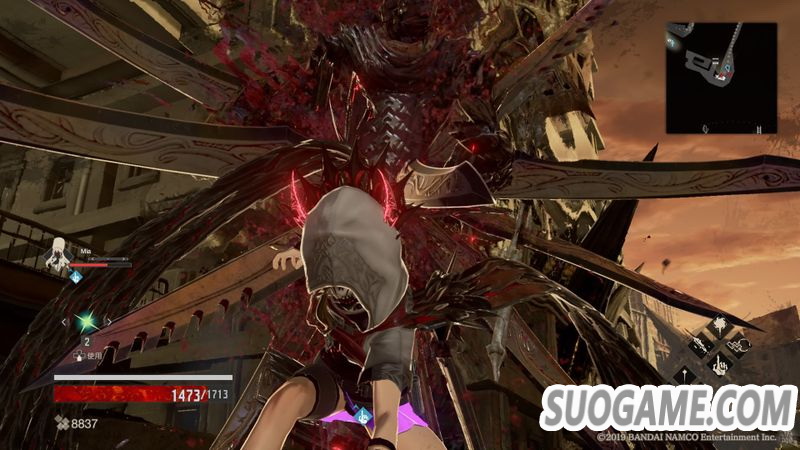Viewport: 800px width, 450px height.
Task: Cycle quick item with right arrow
Action: pyautogui.click(x=106, y=321)
